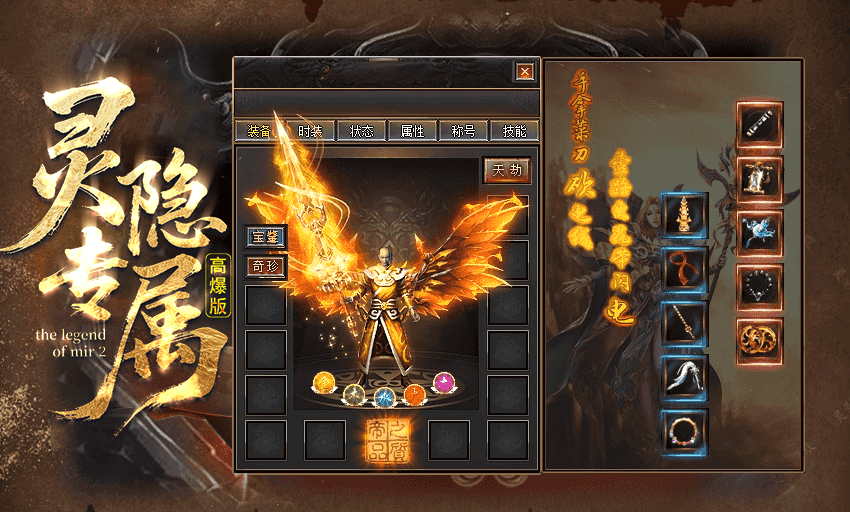Image resolution: width=850 pixels, height=512 pixels.
Task: Select the 奇珍 button
Action: pyautogui.click(x=266, y=265)
